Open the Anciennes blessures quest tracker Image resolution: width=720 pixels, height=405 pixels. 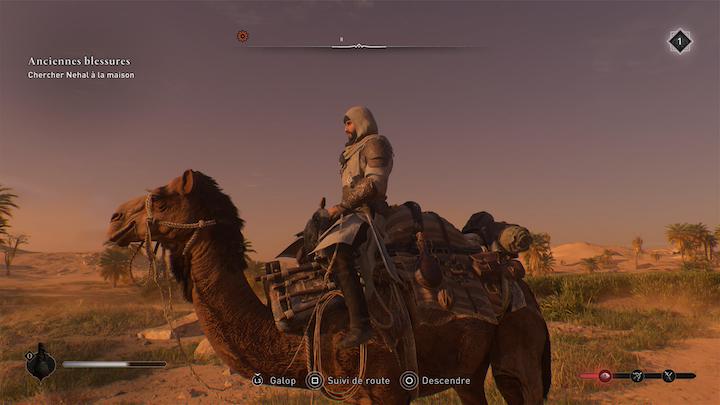pos(79,62)
